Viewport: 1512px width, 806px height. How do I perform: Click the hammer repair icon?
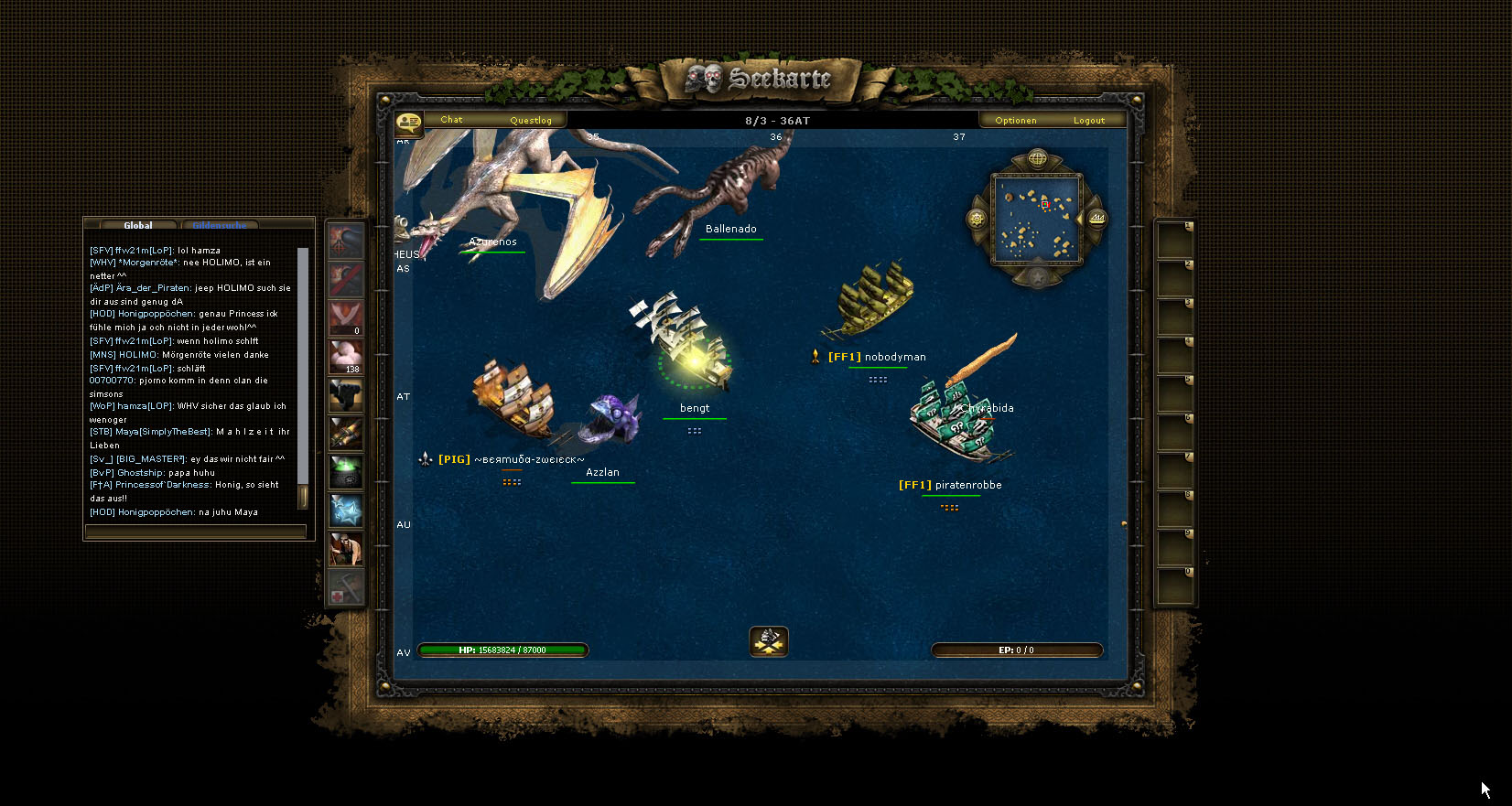point(346,587)
